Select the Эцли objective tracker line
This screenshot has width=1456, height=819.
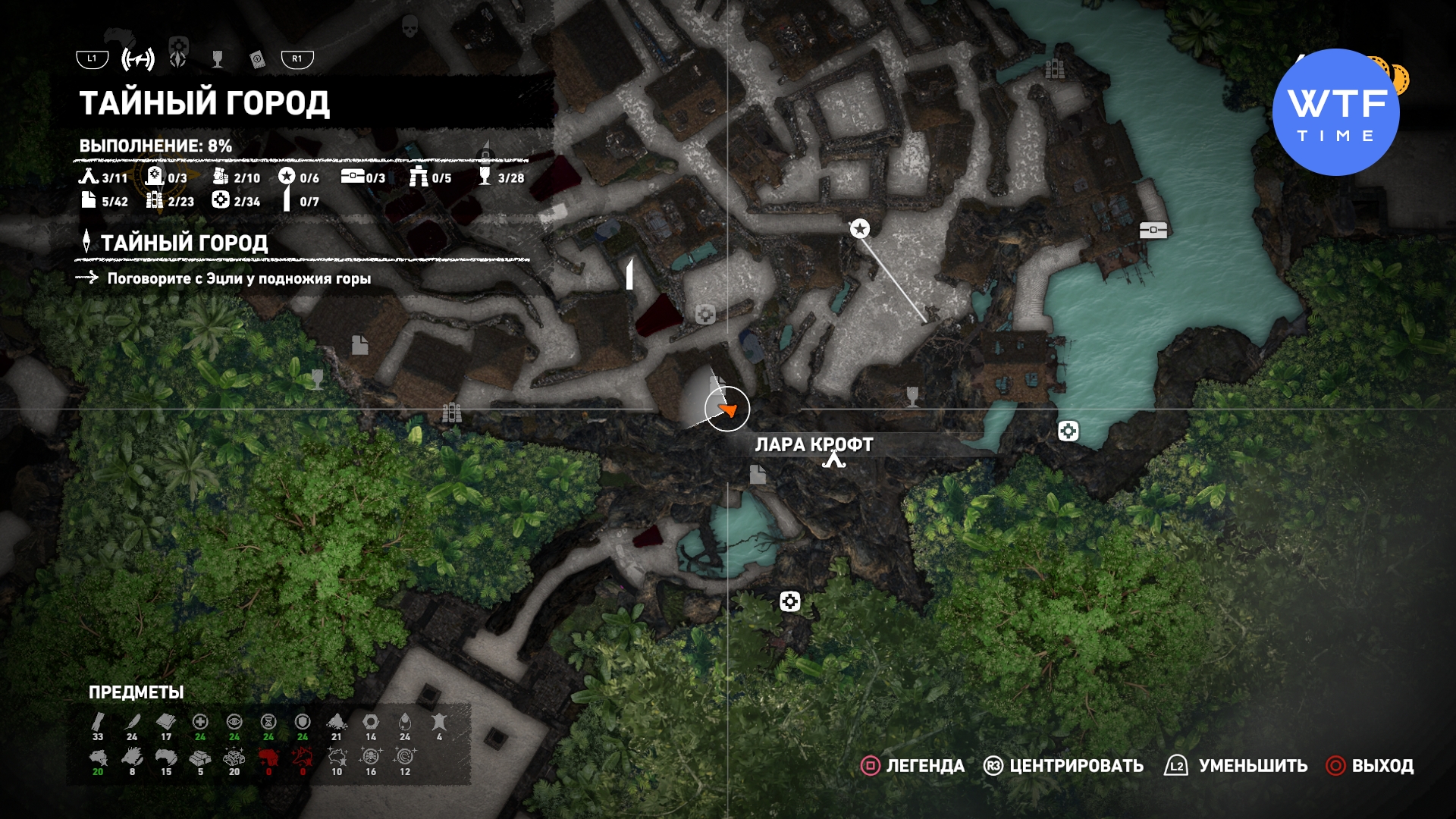tap(238, 278)
